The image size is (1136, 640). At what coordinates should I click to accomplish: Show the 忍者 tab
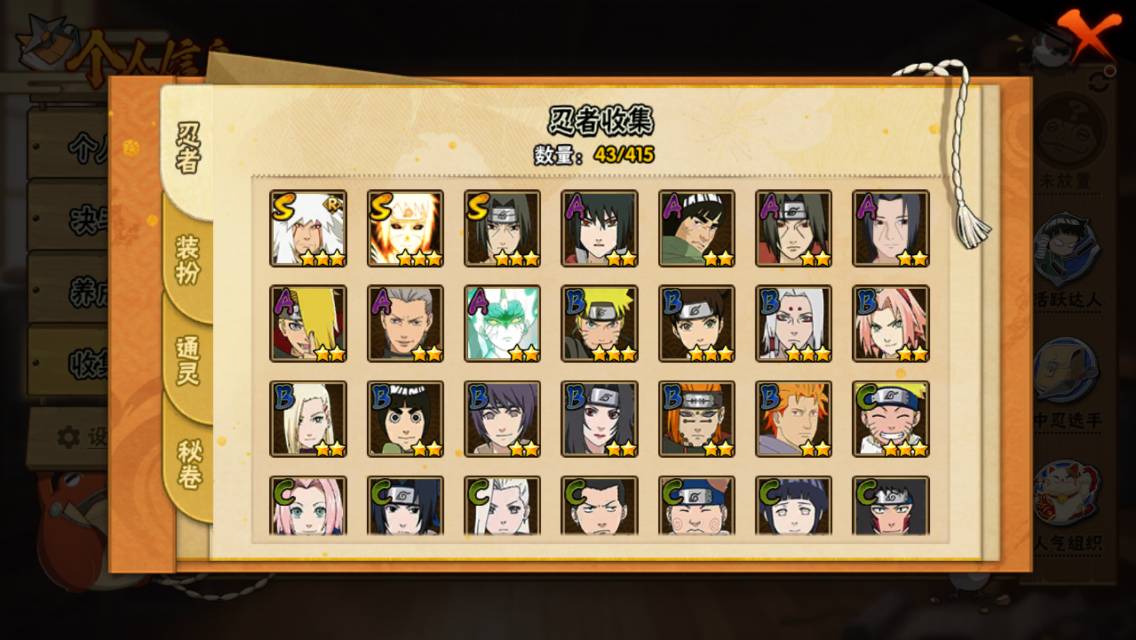click(x=188, y=148)
